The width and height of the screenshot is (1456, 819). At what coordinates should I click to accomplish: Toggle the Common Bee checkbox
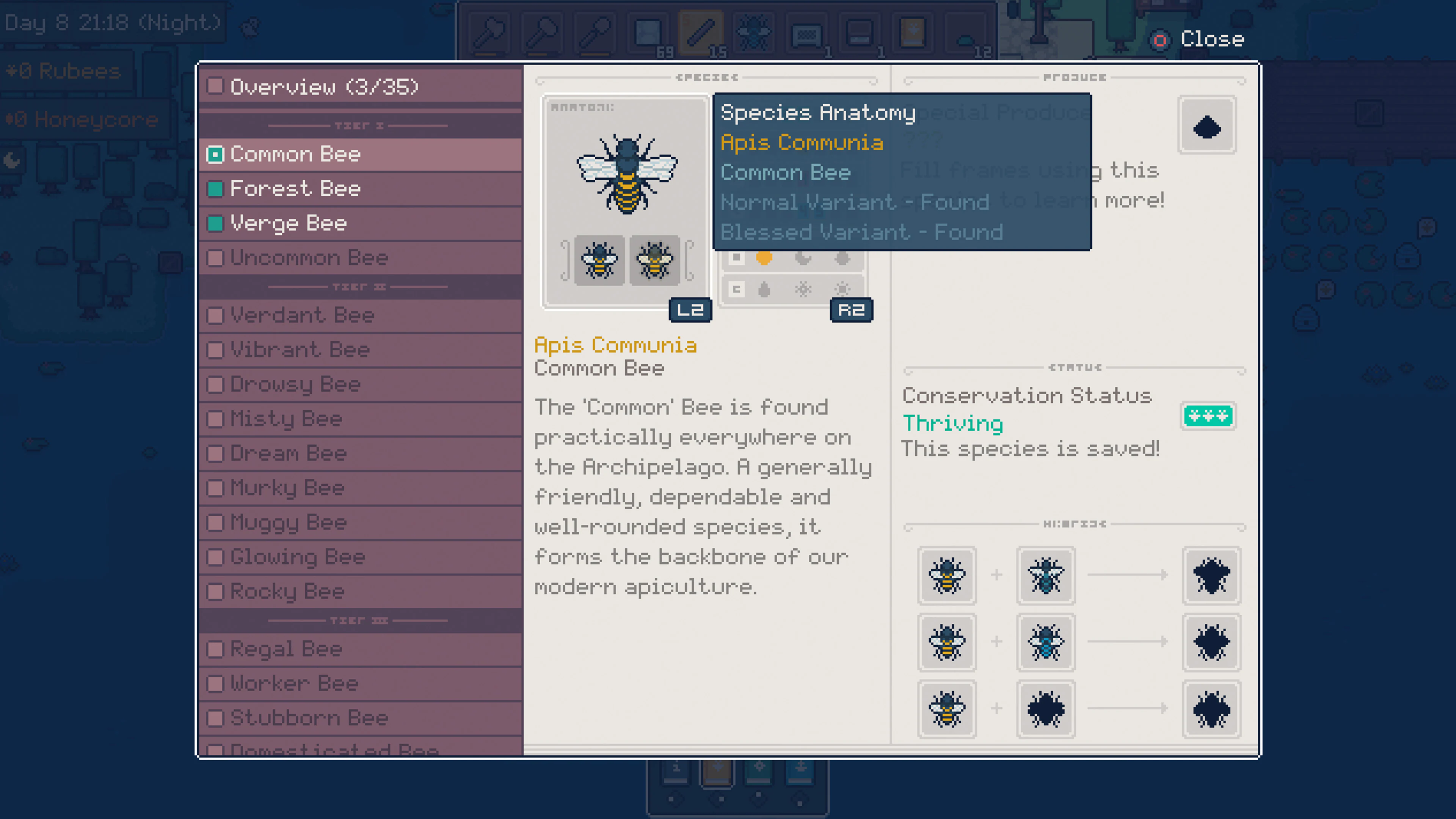[x=215, y=154]
